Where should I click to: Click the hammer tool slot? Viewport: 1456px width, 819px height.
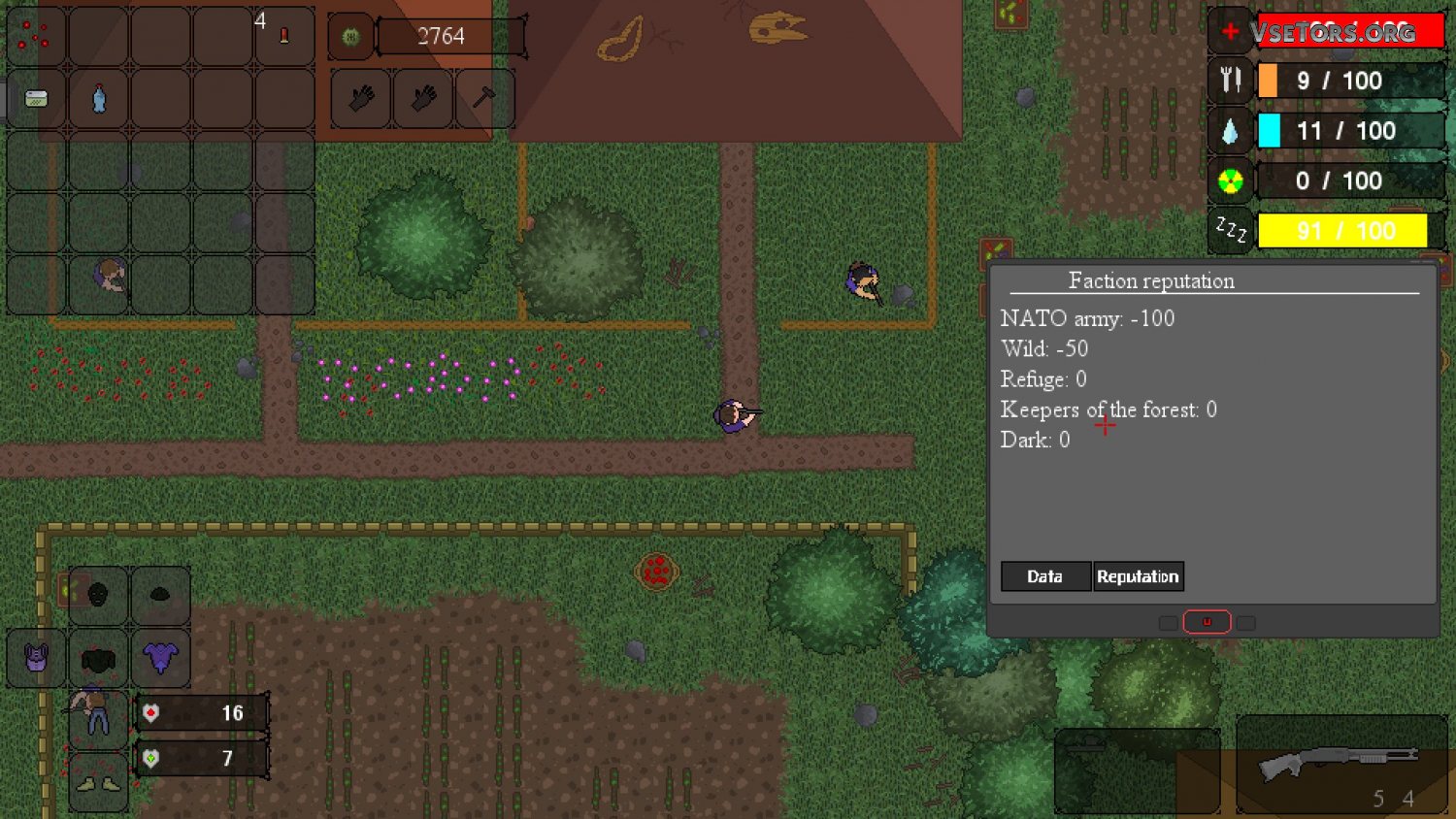[x=483, y=97]
